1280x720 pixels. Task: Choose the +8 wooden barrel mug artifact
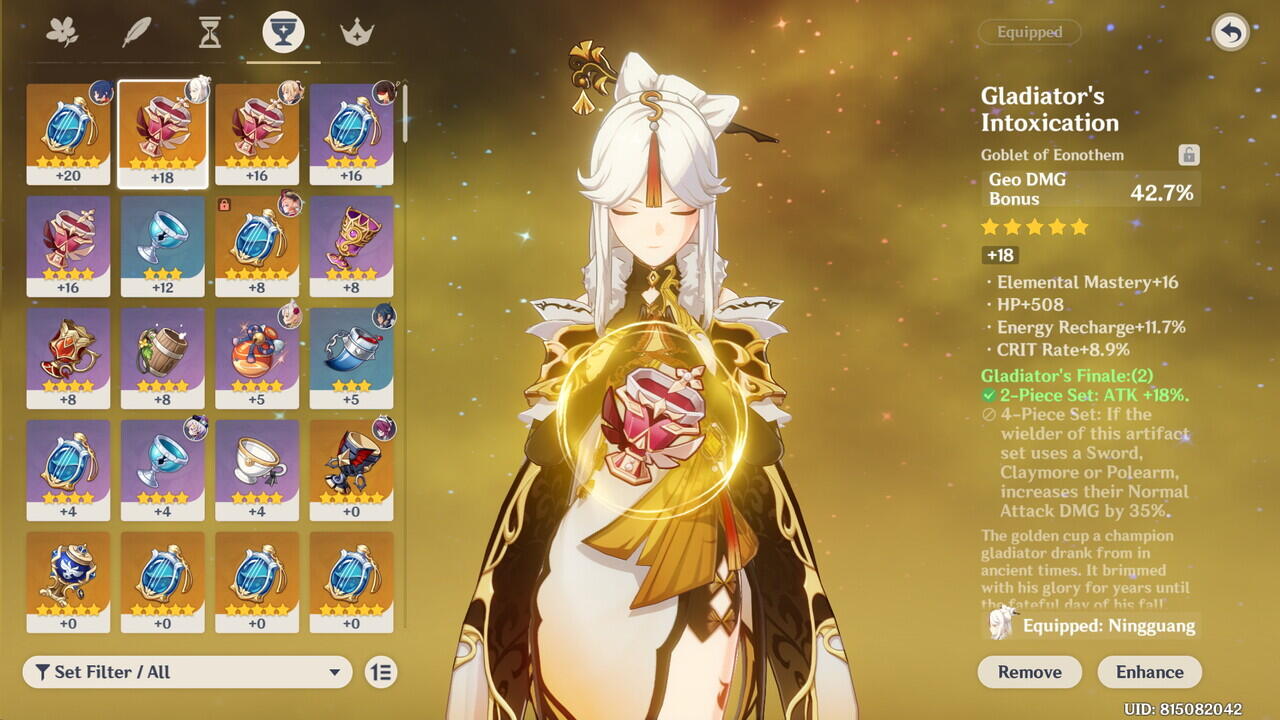click(163, 358)
